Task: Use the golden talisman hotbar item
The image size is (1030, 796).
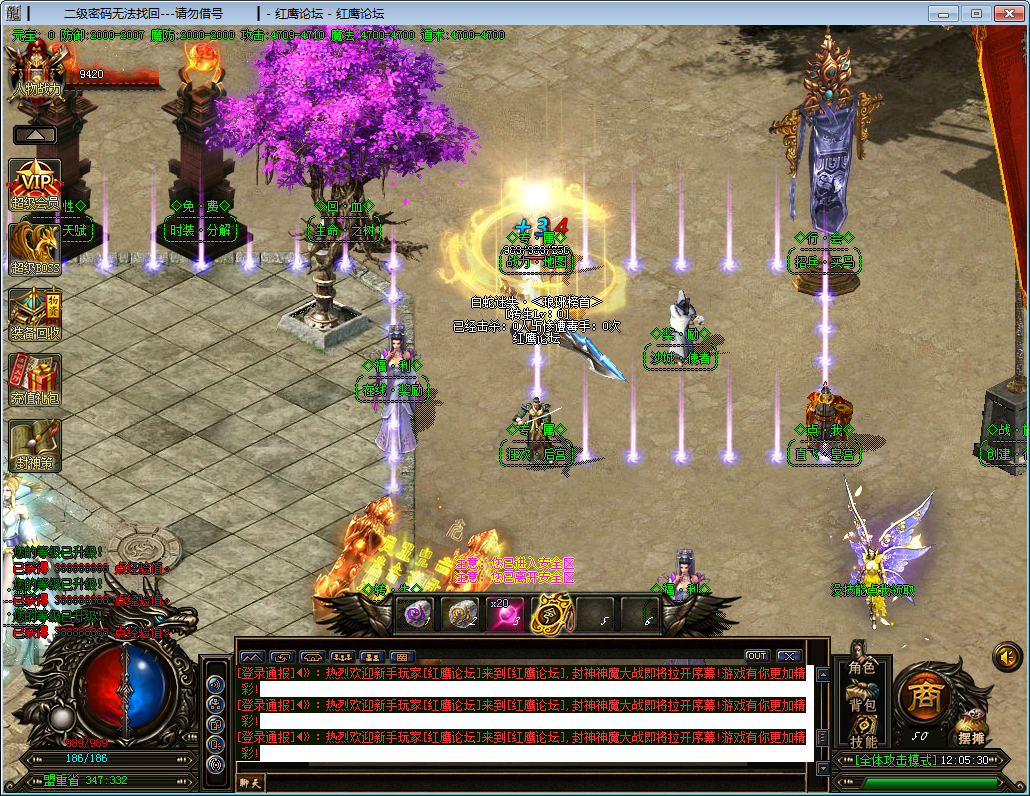Action: (x=550, y=613)
